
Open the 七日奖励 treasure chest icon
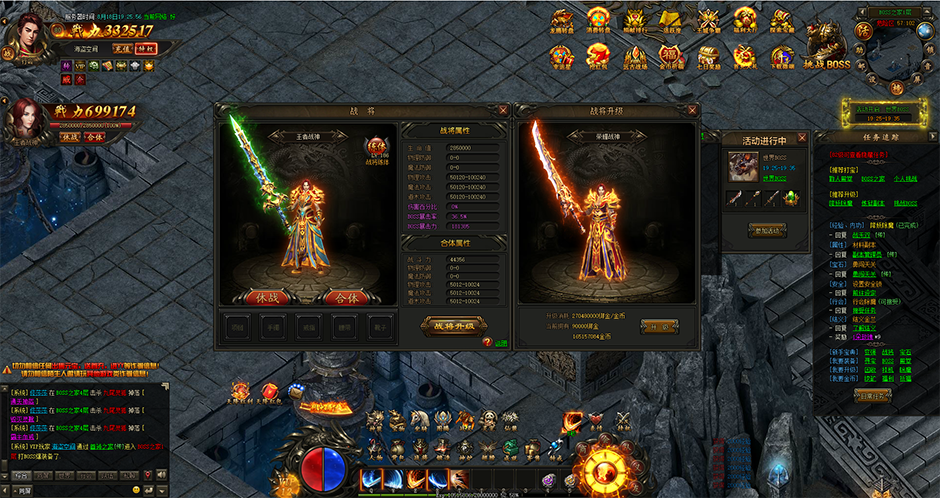point(711,54)
